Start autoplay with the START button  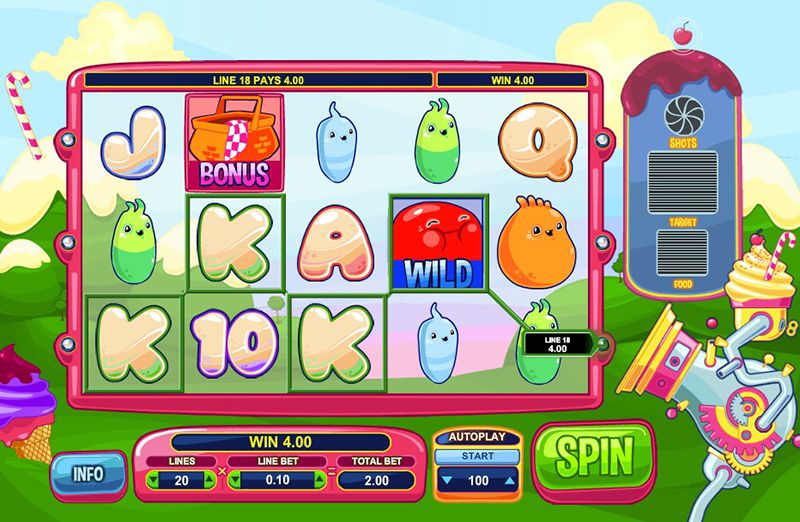click(478, 457)
